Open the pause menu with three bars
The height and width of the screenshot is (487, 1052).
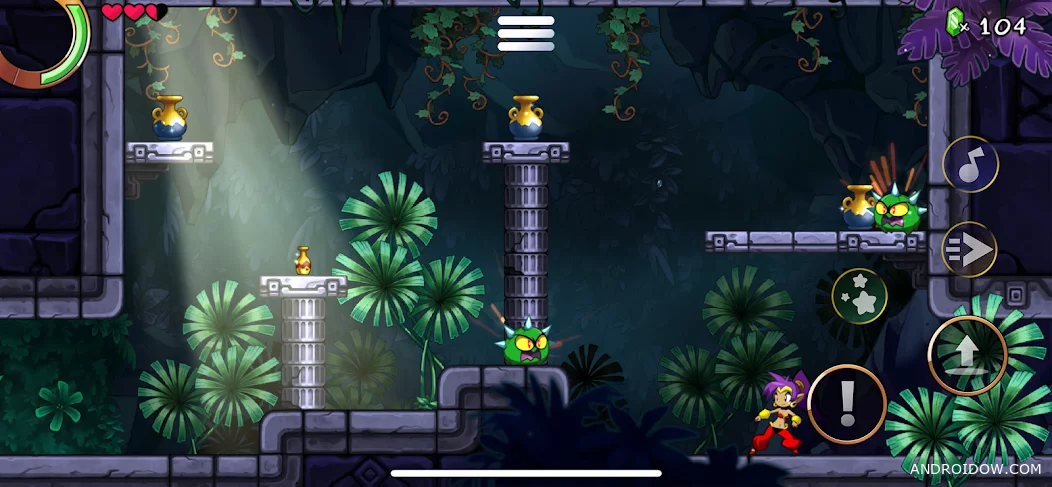(x=526, y=33)
